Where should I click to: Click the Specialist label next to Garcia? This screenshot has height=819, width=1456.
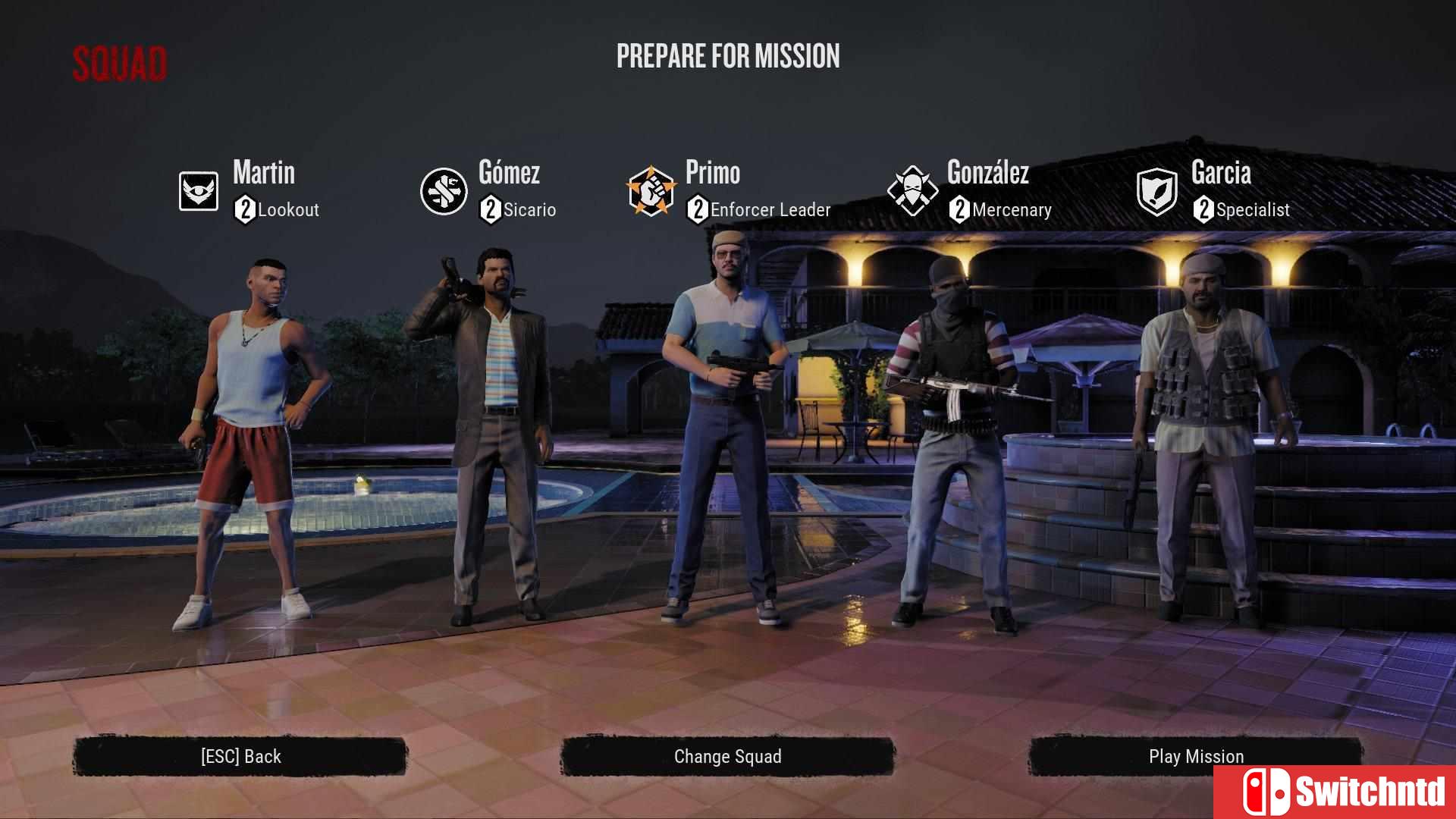point(1253,210)
